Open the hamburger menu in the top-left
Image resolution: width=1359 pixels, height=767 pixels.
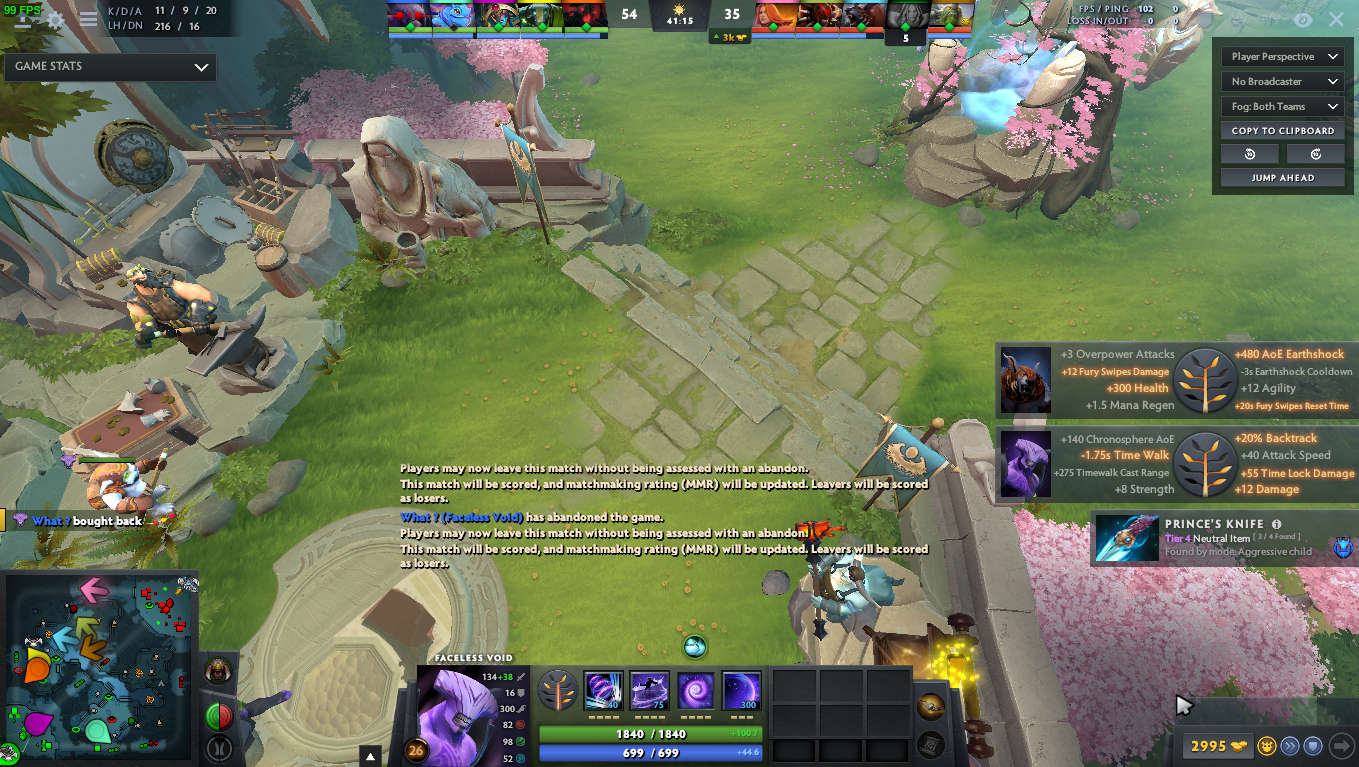[x=88, y=18]
